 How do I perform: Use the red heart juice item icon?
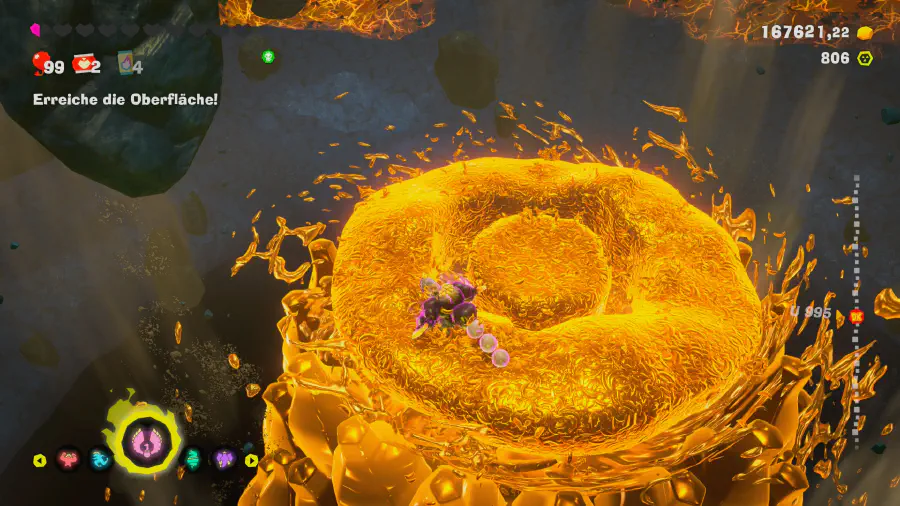pos(83,65)
